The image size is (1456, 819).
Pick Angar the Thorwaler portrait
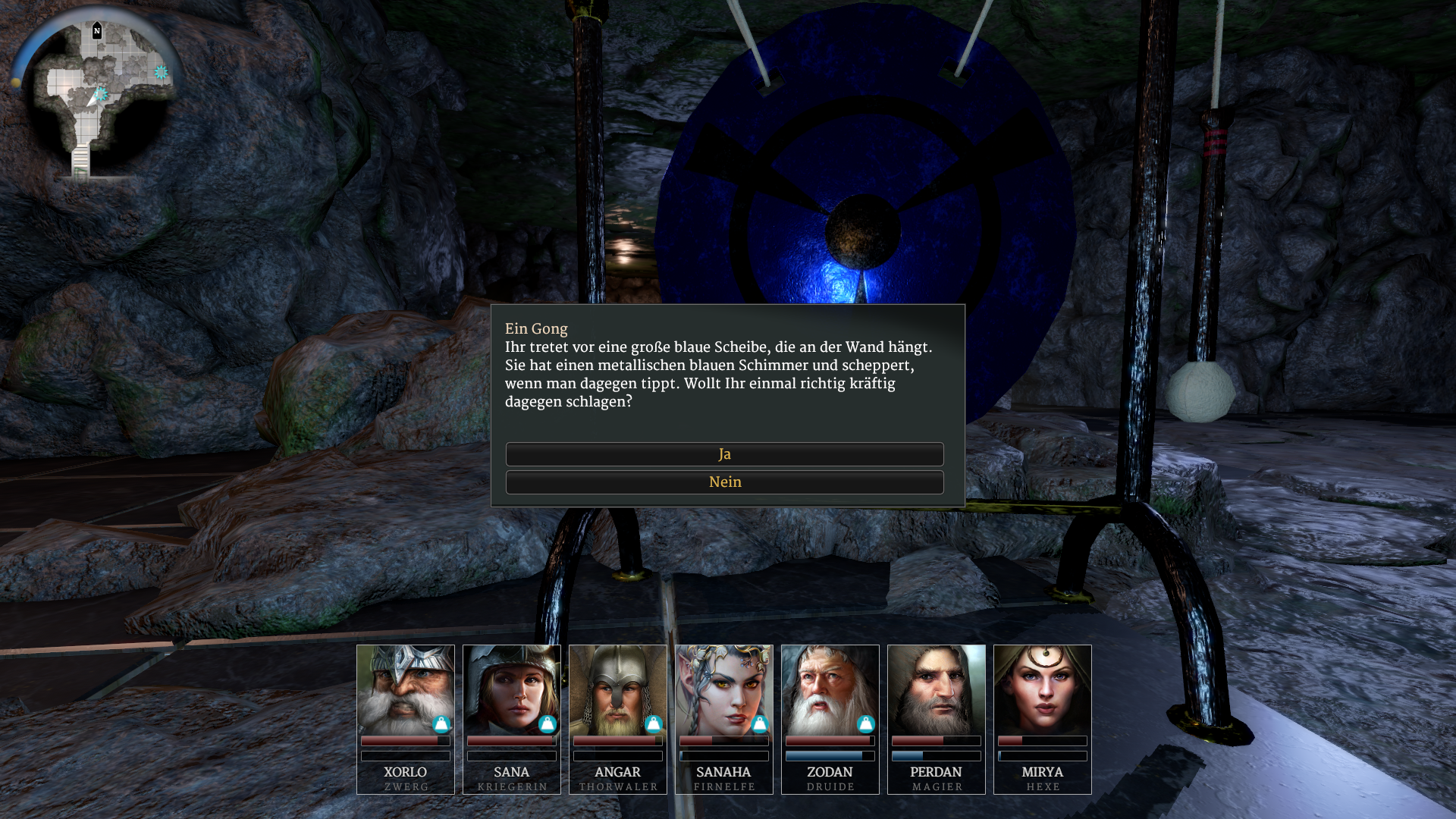click(618, 690)
